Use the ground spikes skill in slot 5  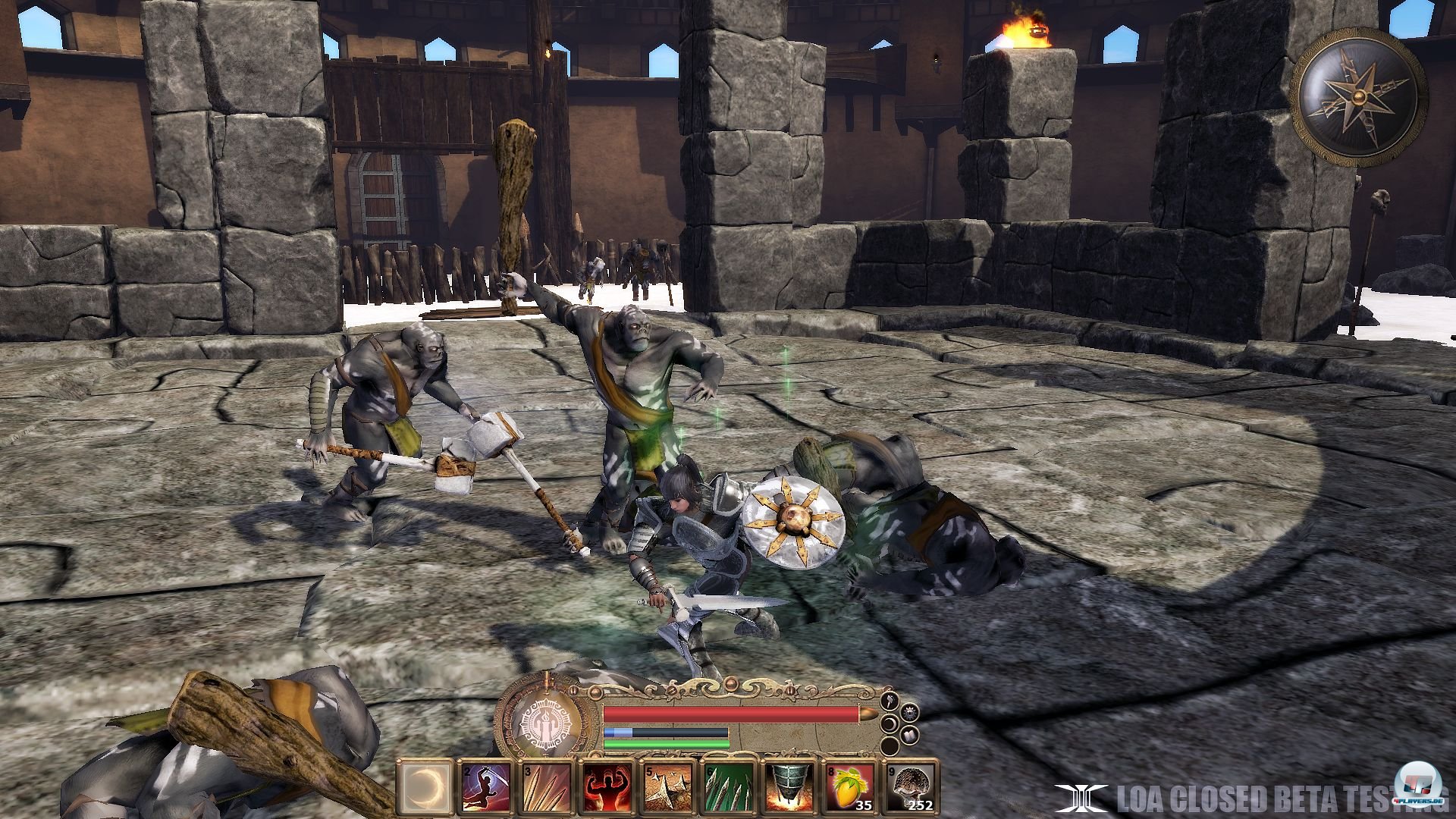pos(667,786)
